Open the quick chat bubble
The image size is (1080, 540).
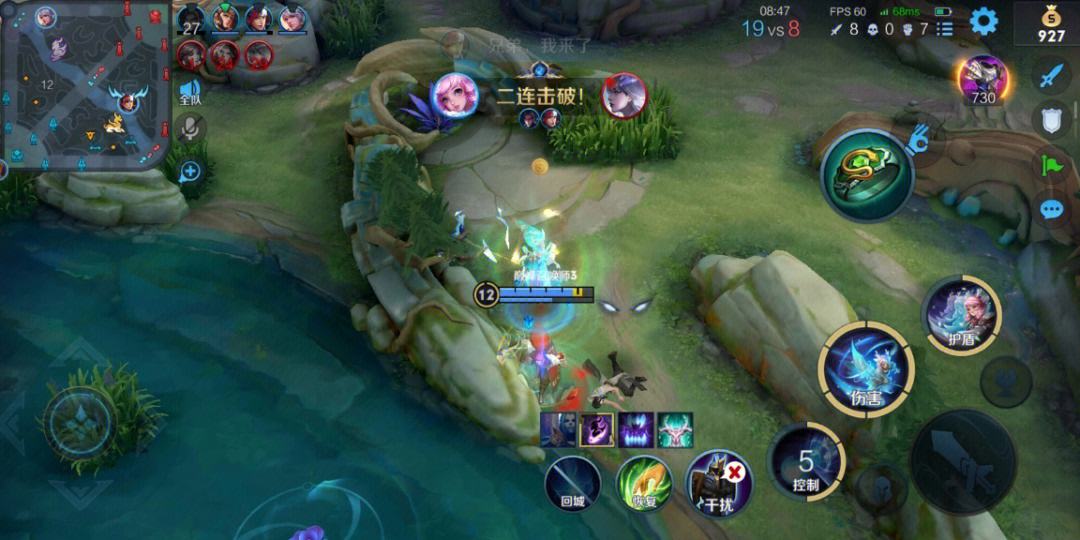coord(1051,209)
